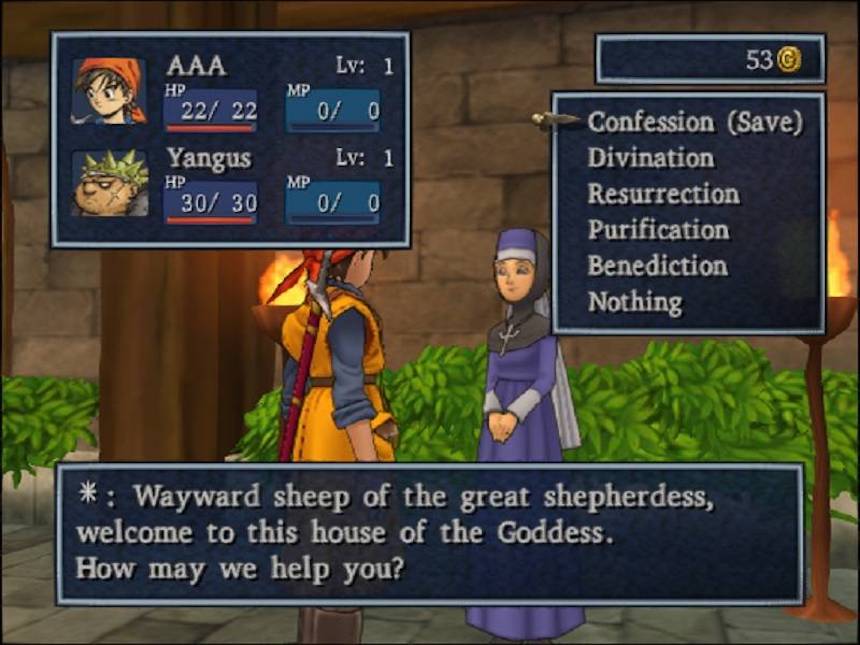
Task: Select AAA's hero portrait
Action: [109, 91]
